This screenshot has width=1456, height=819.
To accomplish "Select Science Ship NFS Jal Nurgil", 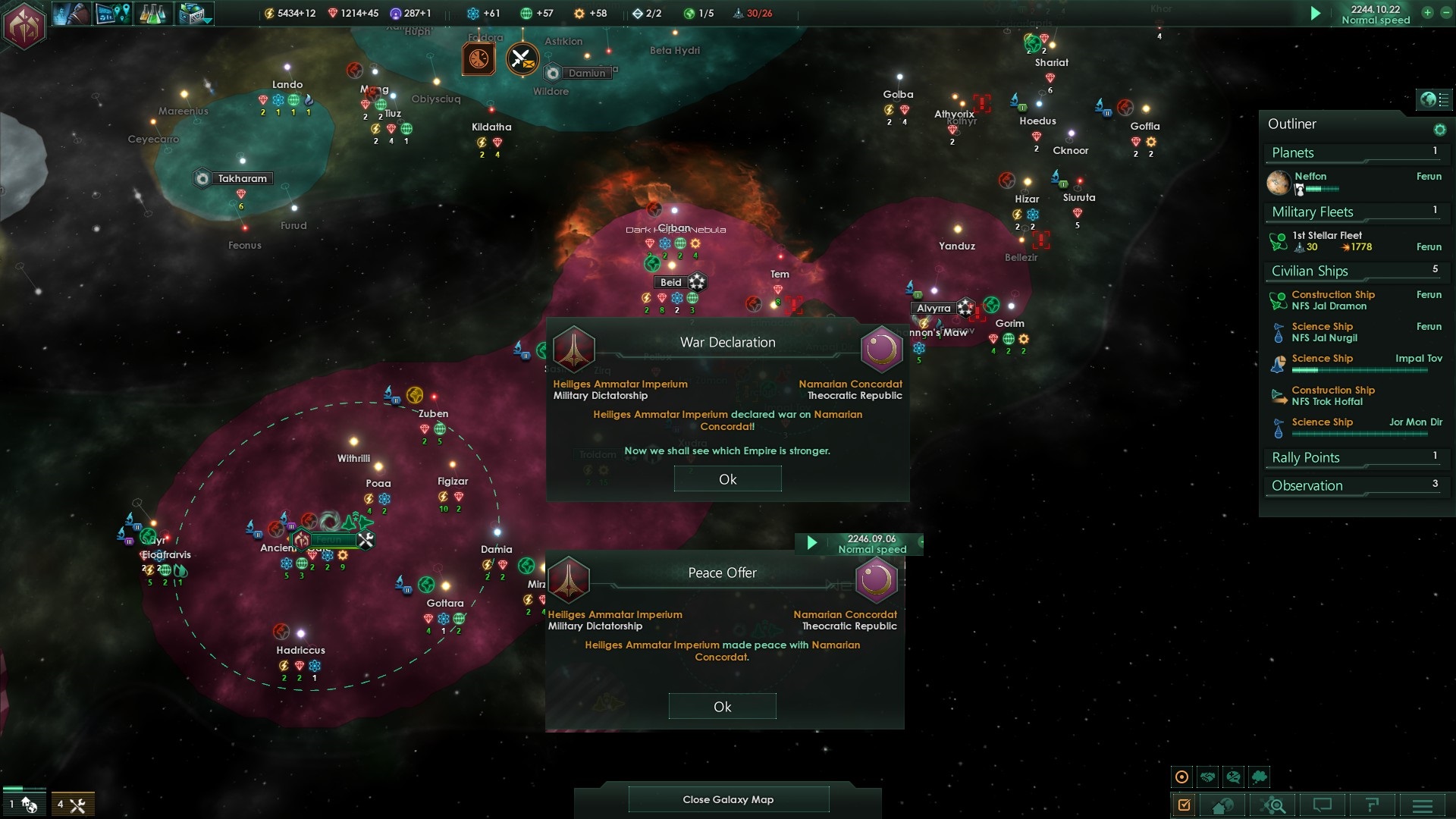I will 1324,332.
